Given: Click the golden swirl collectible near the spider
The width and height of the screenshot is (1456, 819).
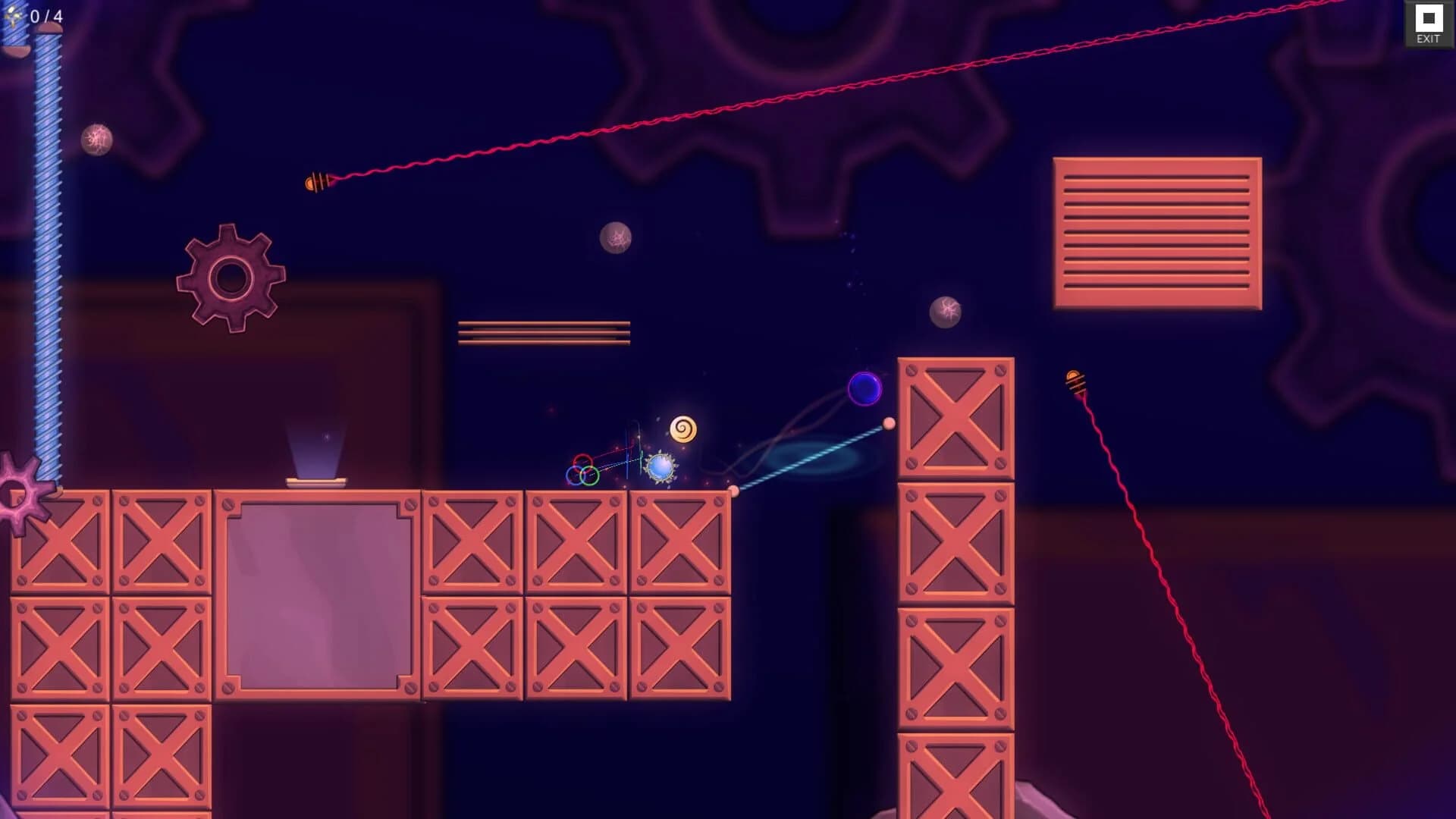Looking at the screenshot, I should 685,429.
